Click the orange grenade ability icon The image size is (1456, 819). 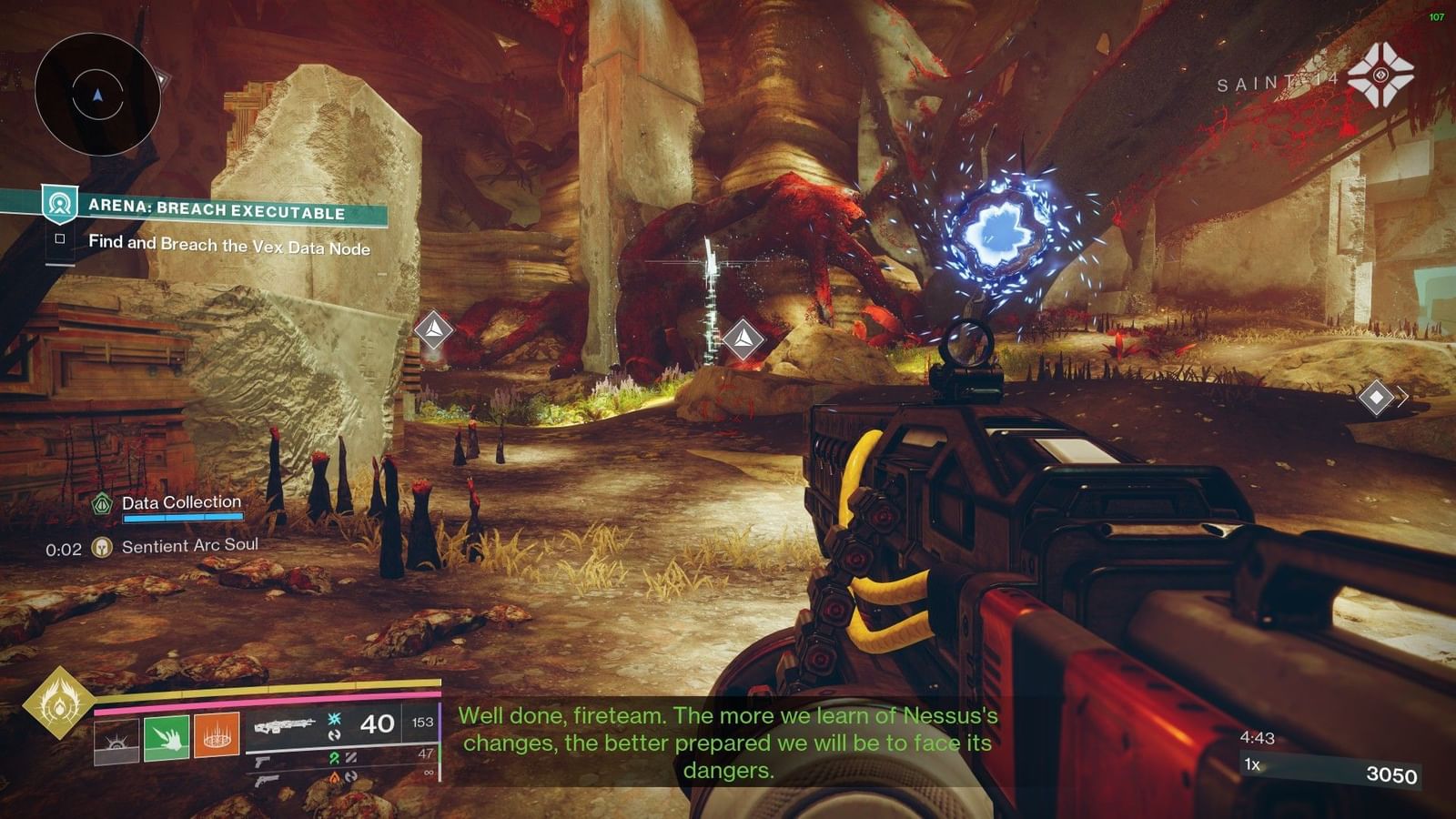(x=216, y=735)
